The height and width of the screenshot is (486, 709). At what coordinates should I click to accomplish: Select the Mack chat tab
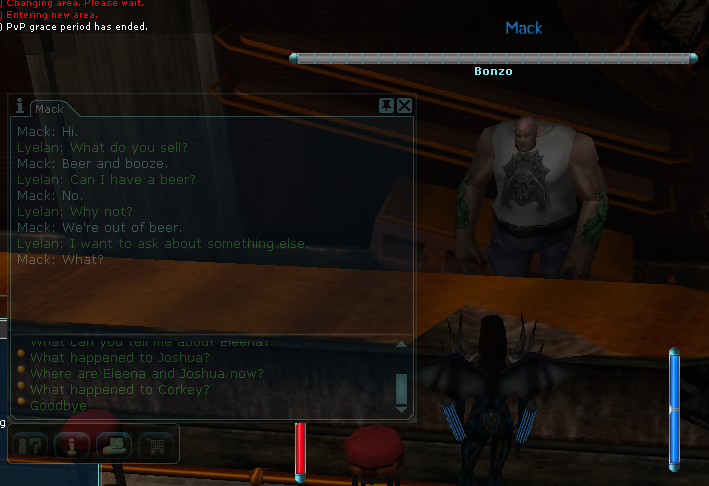pyautogui.click(x=50, y=108)
